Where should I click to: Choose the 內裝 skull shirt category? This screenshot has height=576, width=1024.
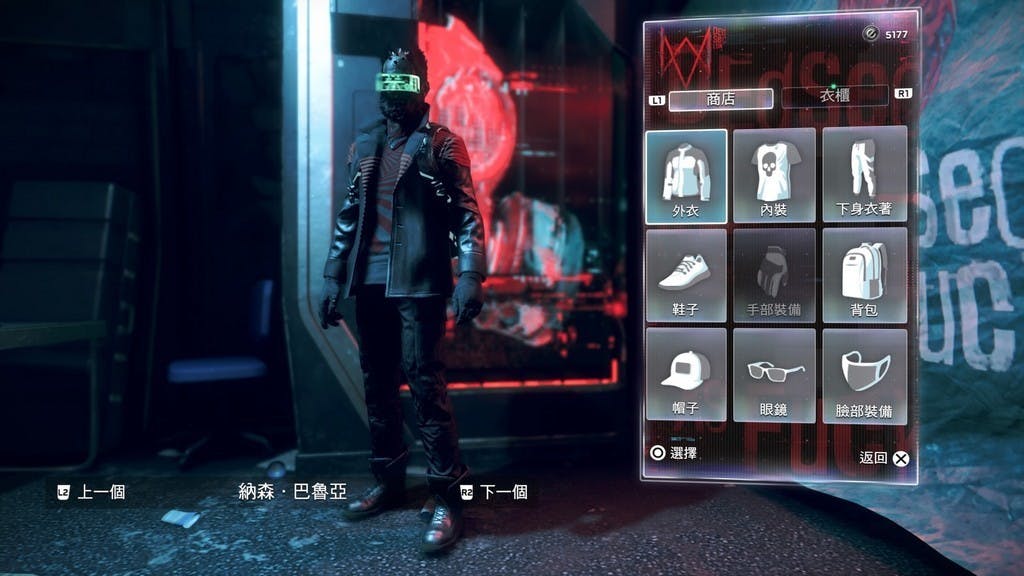coord(774,175)
